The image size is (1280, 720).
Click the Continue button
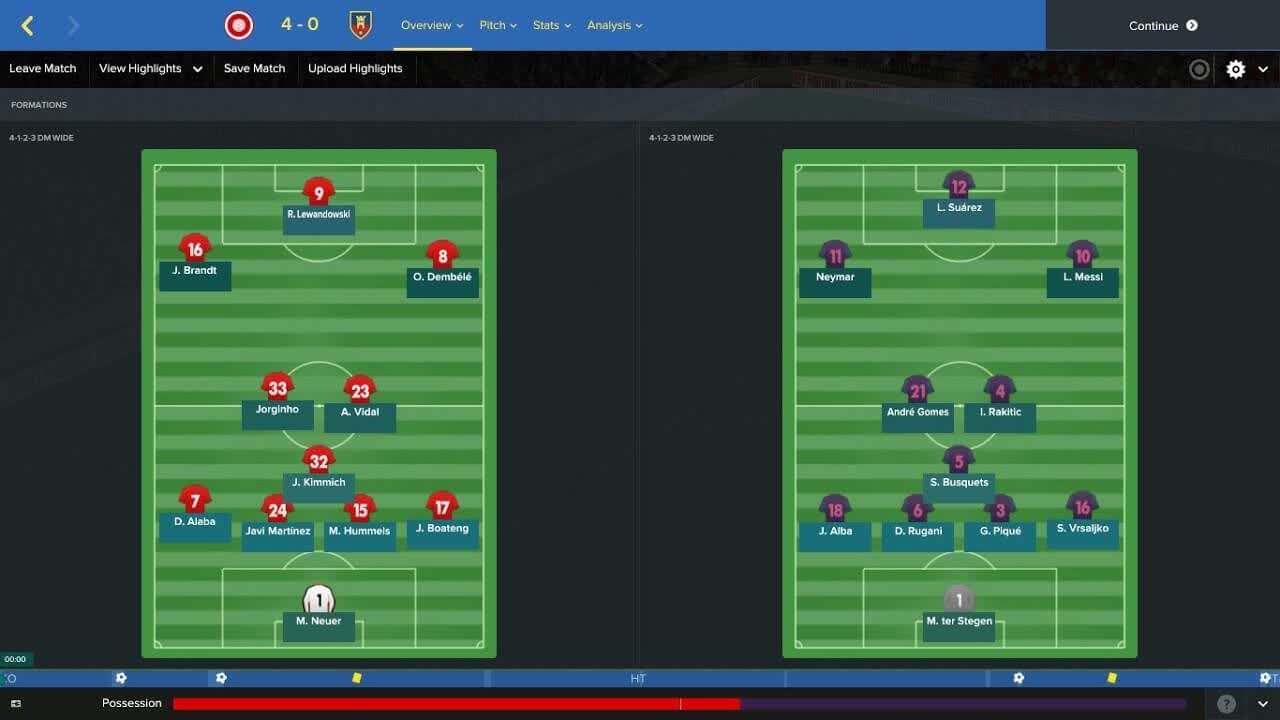[x=1162, y=26]
